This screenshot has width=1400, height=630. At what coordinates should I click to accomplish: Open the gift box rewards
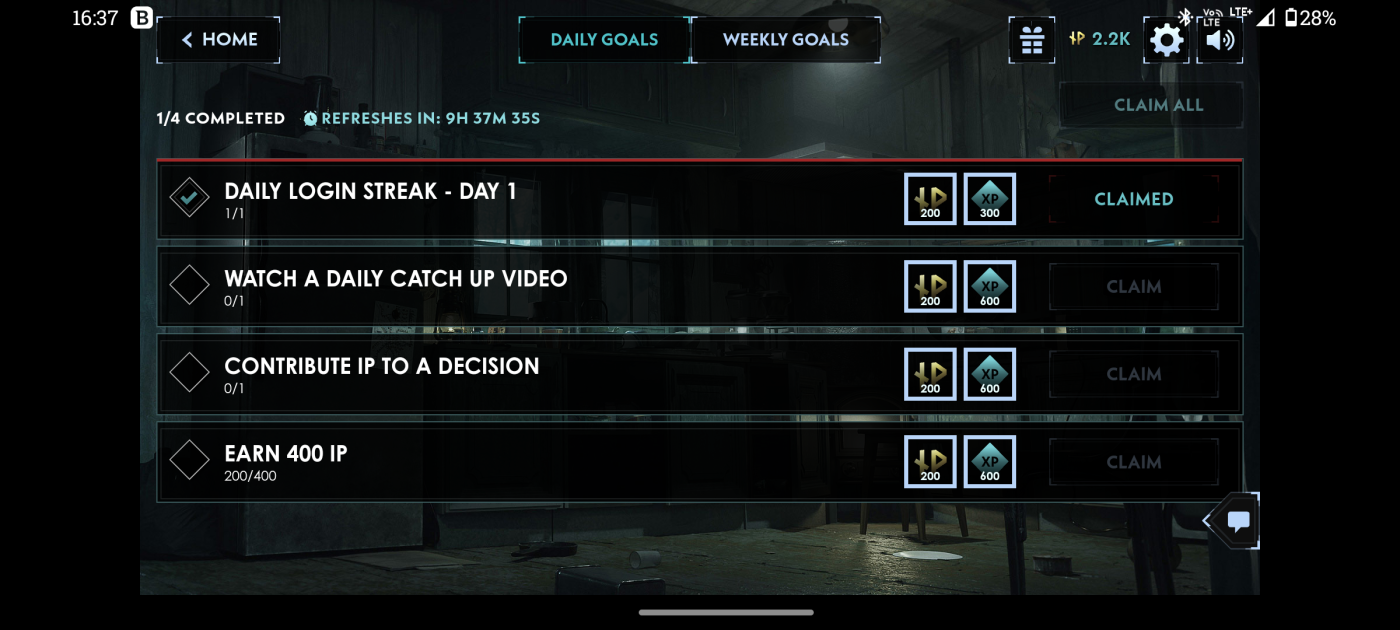[1031, 40]
